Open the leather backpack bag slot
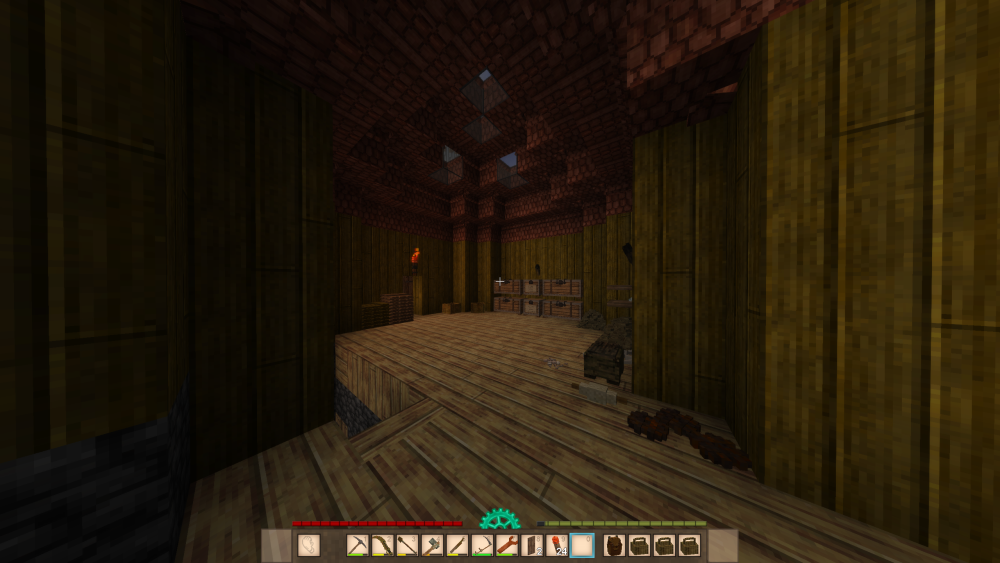Screen dimensions: 1000x563 click(x=615, y=546)
